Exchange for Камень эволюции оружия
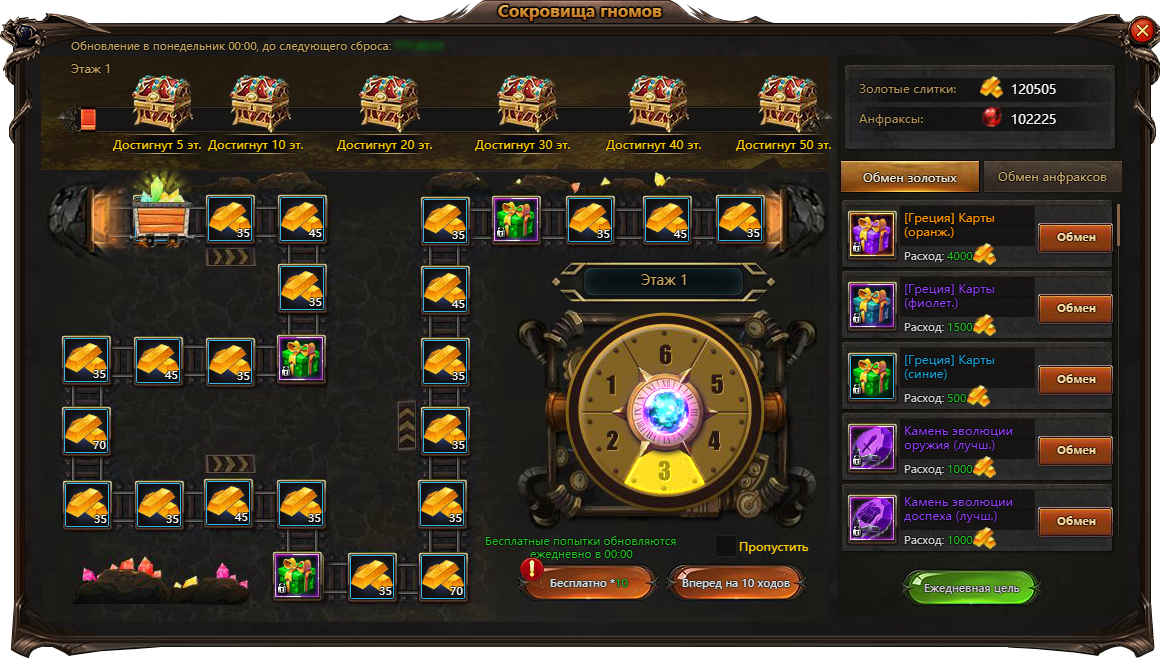 1075,451
